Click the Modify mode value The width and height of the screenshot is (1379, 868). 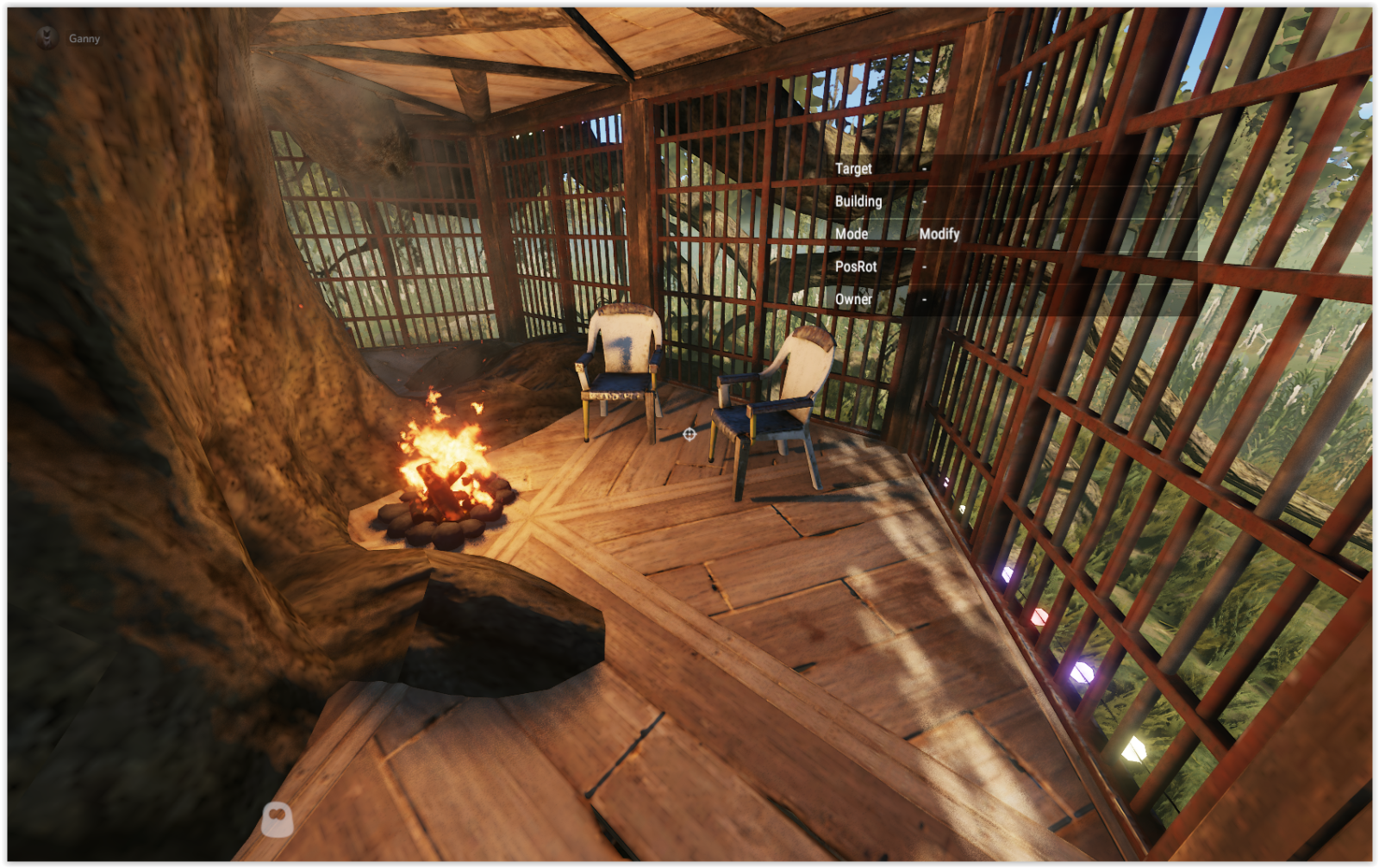point(939,234)
